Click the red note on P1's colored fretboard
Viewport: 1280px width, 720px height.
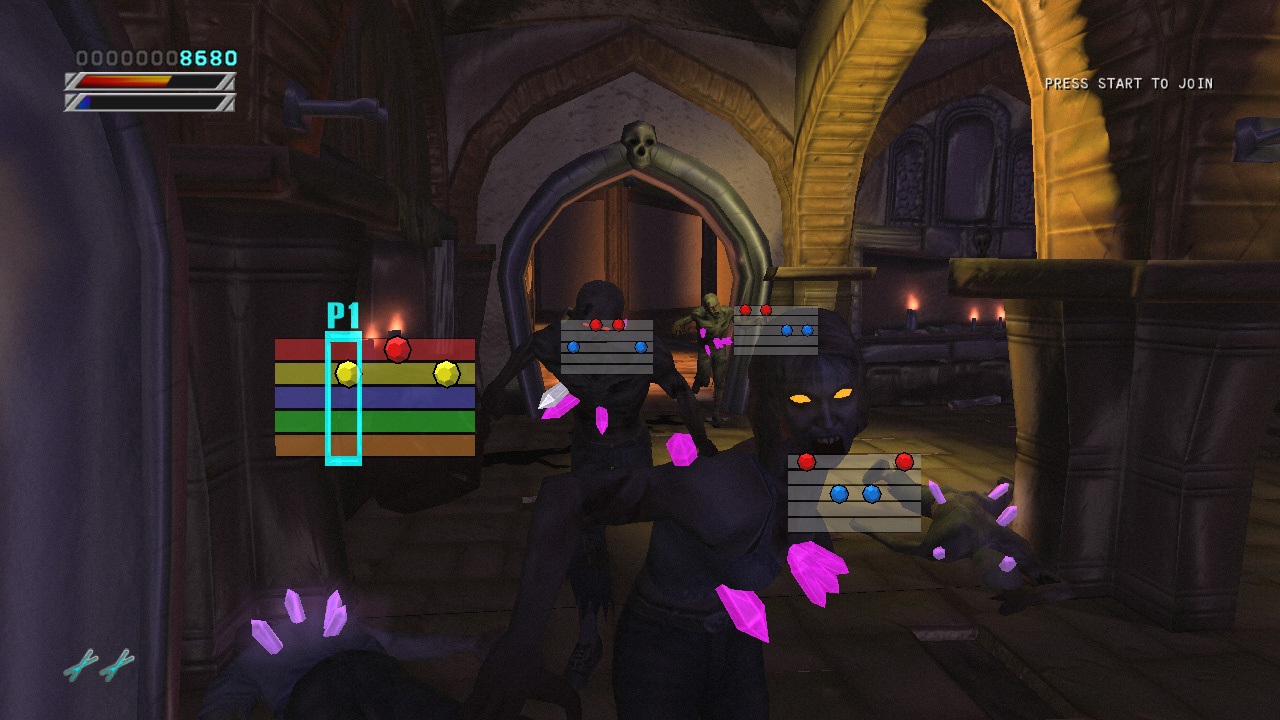pos(397,349)
